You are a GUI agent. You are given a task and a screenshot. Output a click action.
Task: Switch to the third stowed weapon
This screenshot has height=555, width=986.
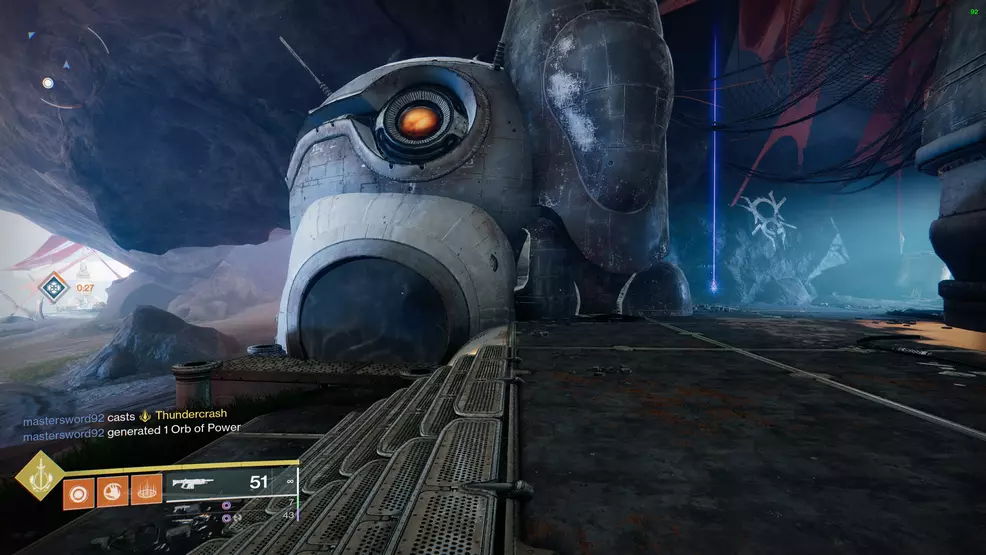pos(186,520)
